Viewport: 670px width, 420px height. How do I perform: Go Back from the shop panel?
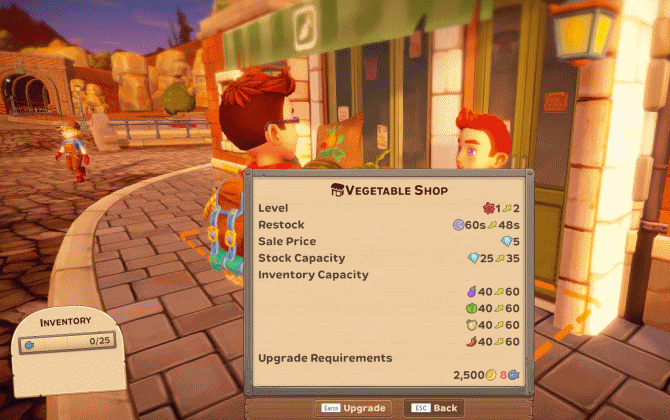point(434,408)
